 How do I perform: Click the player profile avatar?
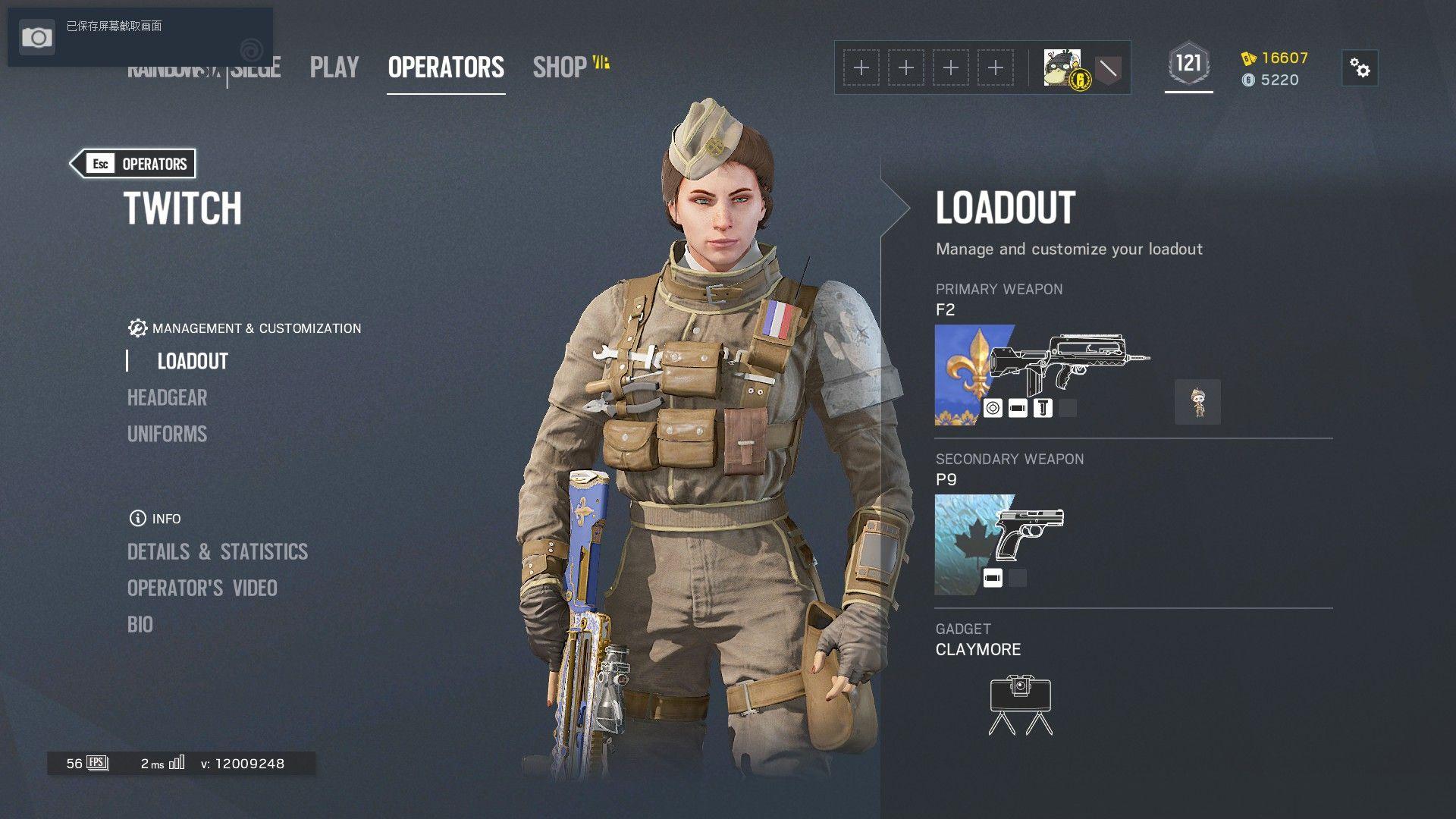[1062, 68]
